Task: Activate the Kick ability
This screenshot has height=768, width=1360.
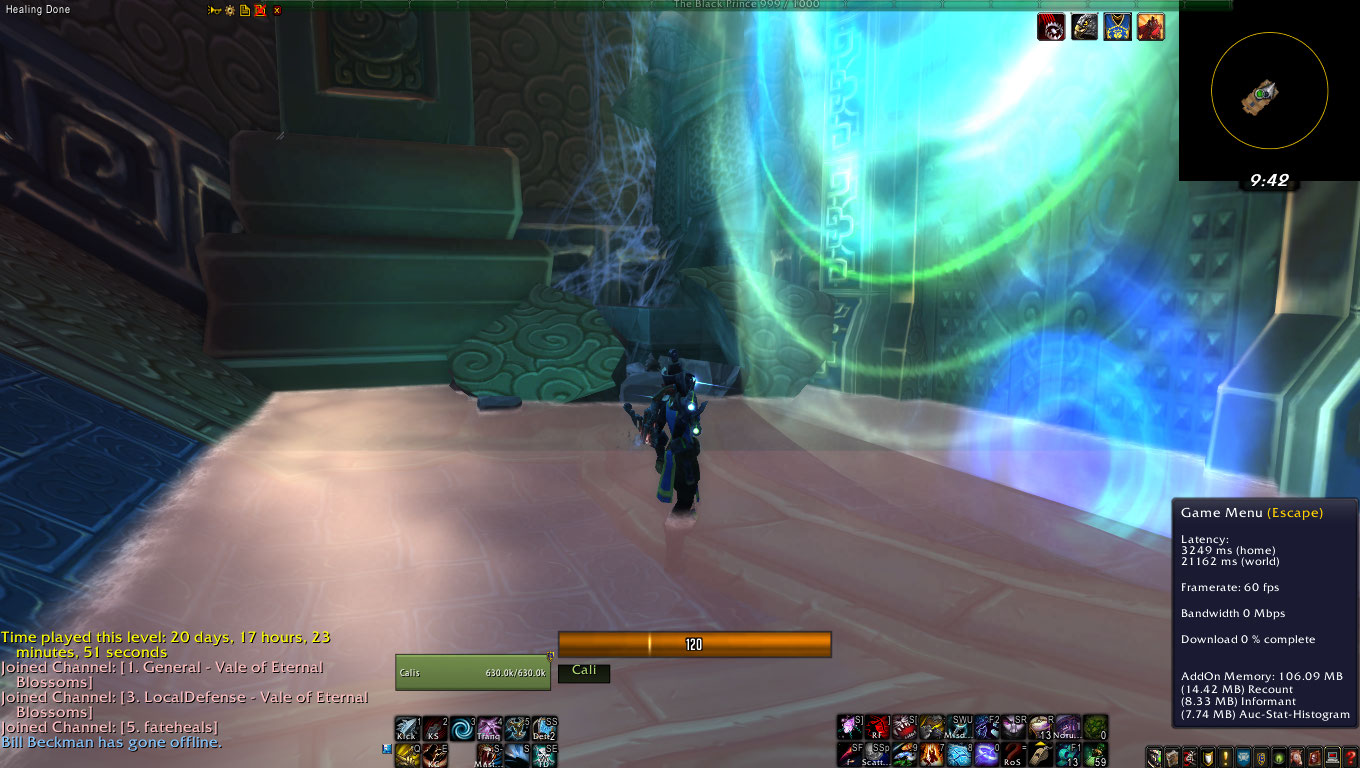Action: [407, 728]
